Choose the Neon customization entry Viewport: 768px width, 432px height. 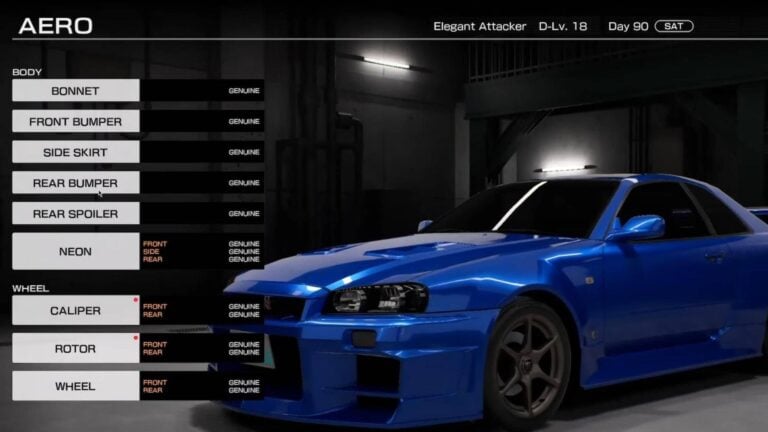pos(76,252)
